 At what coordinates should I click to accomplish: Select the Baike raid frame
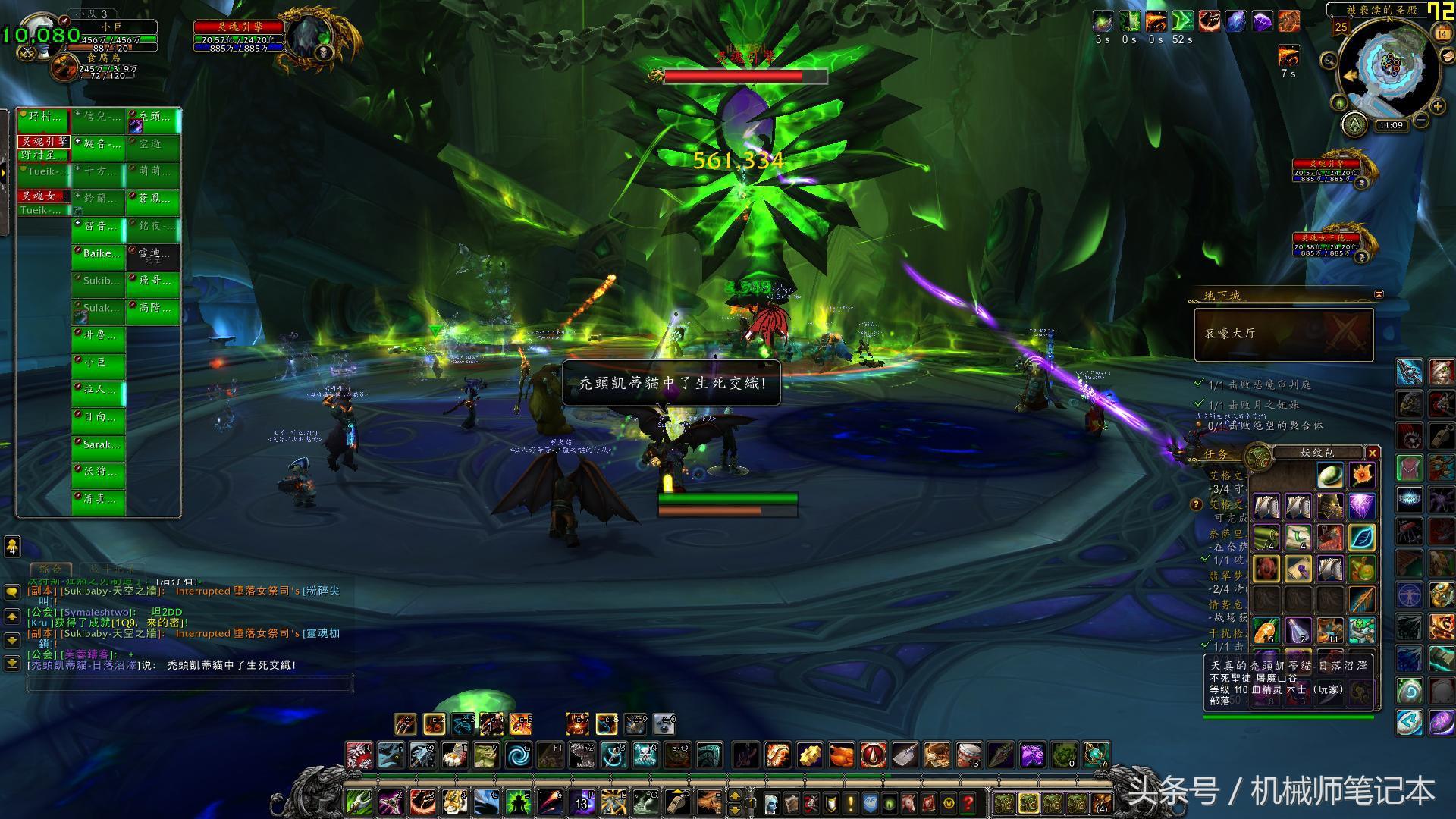tap(99, 255)
